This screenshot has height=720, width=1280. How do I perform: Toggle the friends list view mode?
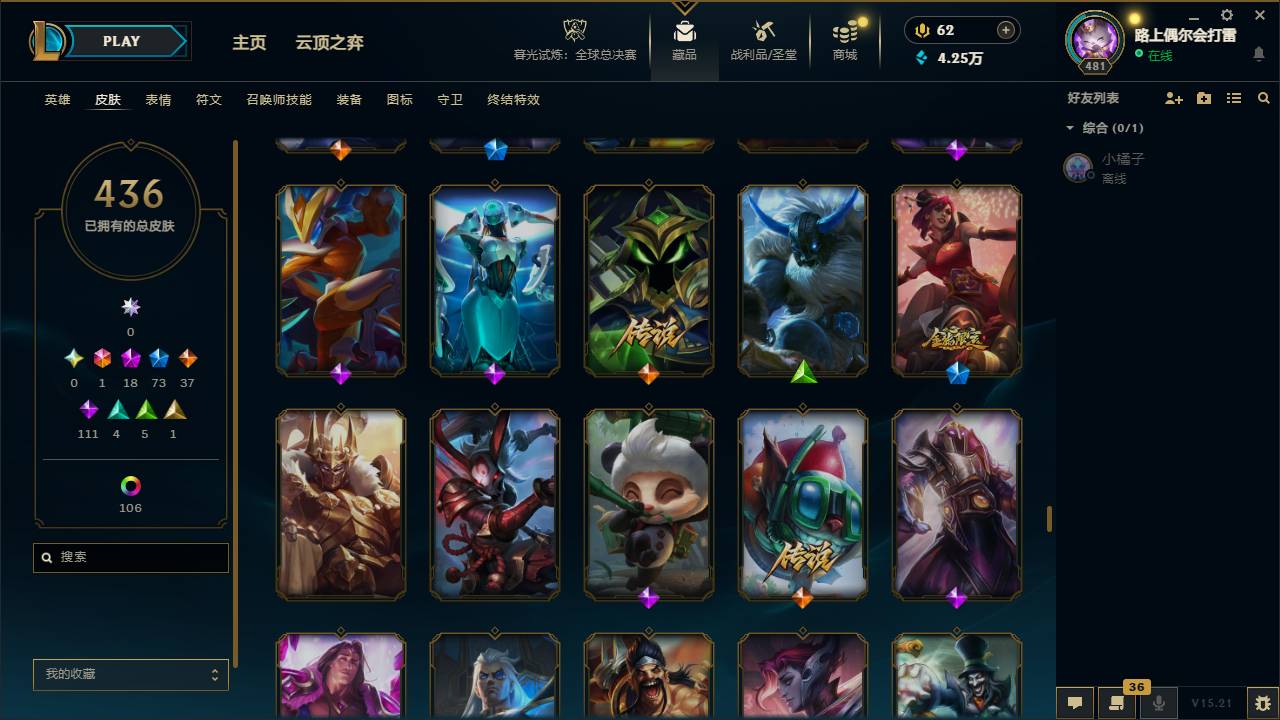point(1233,97)
